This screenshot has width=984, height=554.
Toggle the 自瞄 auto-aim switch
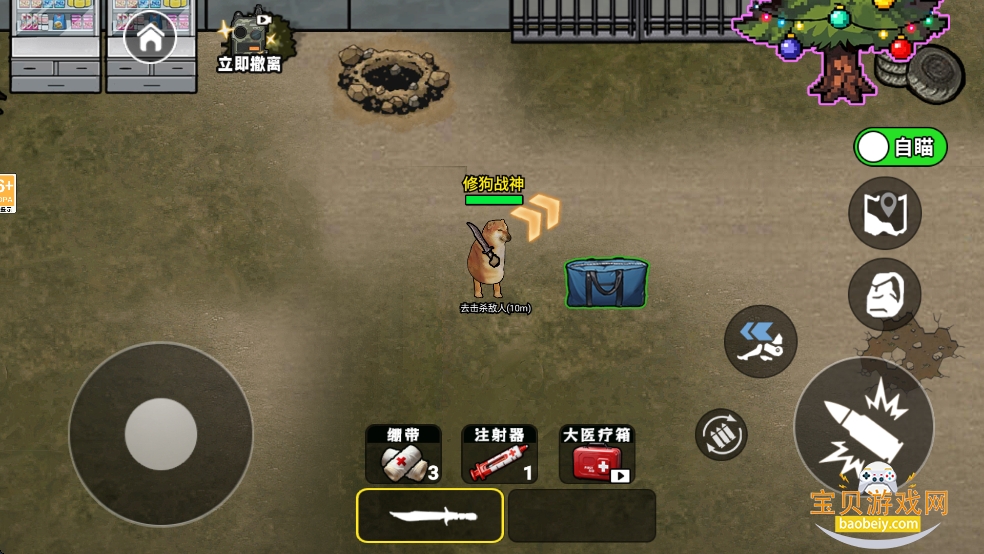[x=900, y=148]
